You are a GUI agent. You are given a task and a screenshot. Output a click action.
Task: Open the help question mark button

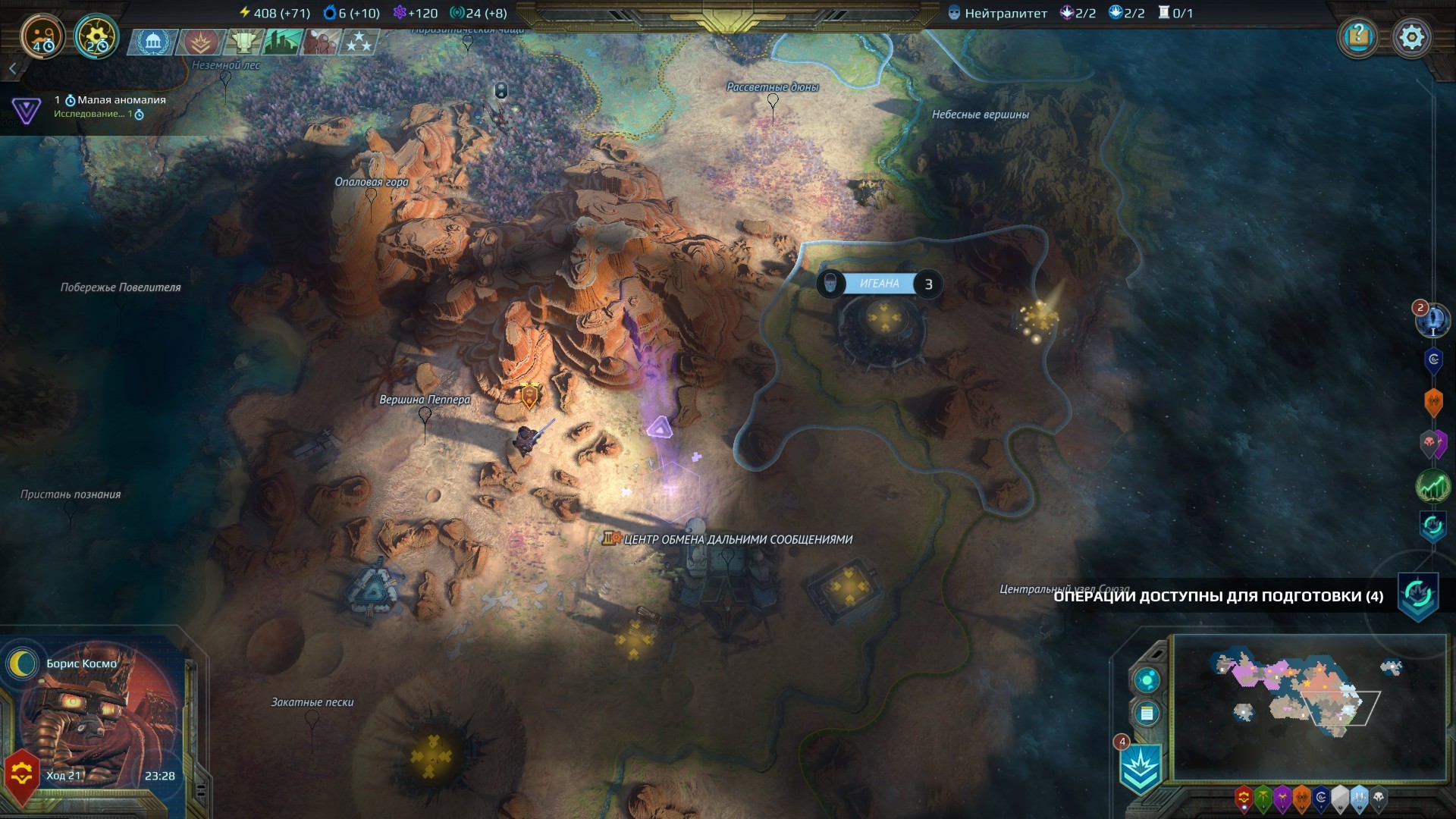(x=1358, y=36)
